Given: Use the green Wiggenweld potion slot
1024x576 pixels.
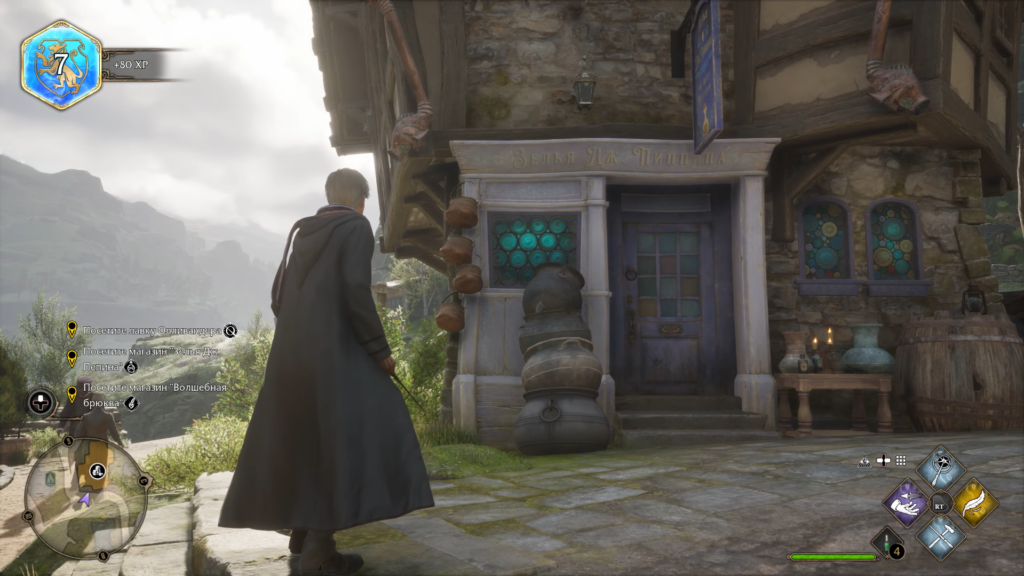Looking at the screenshot, I should 887,543.
